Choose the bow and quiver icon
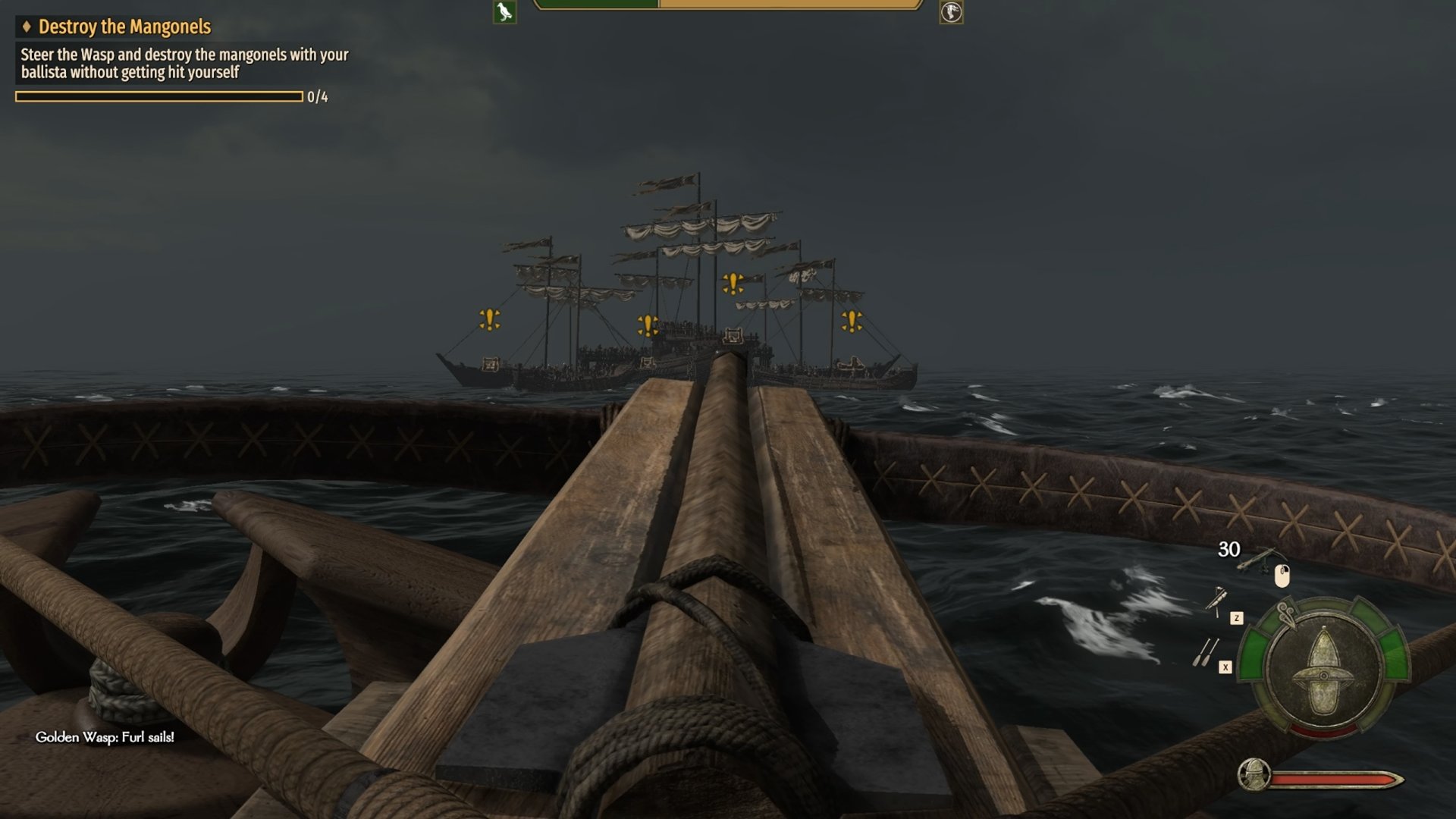The image size is (1456, 819). coord(1216,601)
